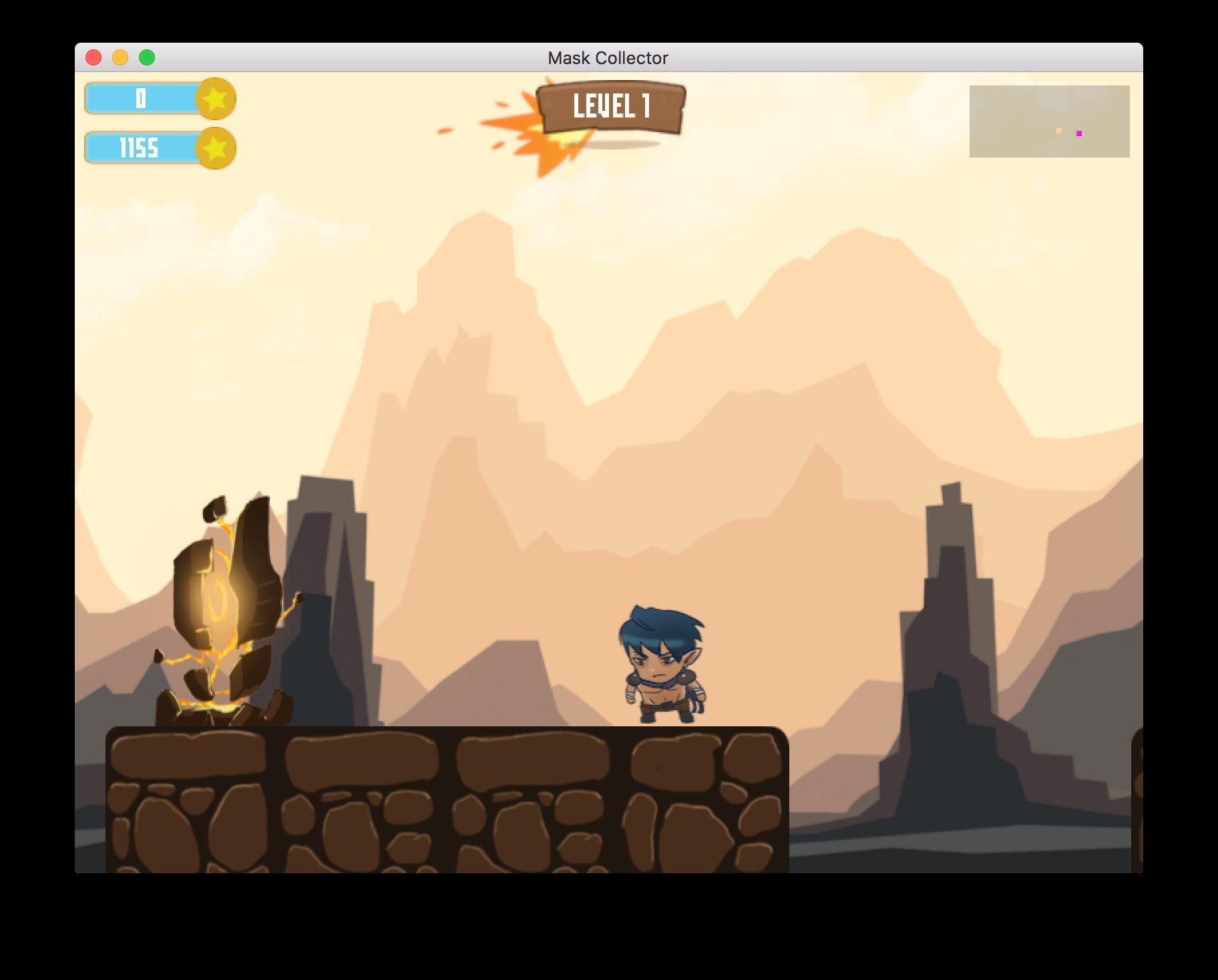
Task: Toggle the green zoom traffic light button
Action: 146,58
